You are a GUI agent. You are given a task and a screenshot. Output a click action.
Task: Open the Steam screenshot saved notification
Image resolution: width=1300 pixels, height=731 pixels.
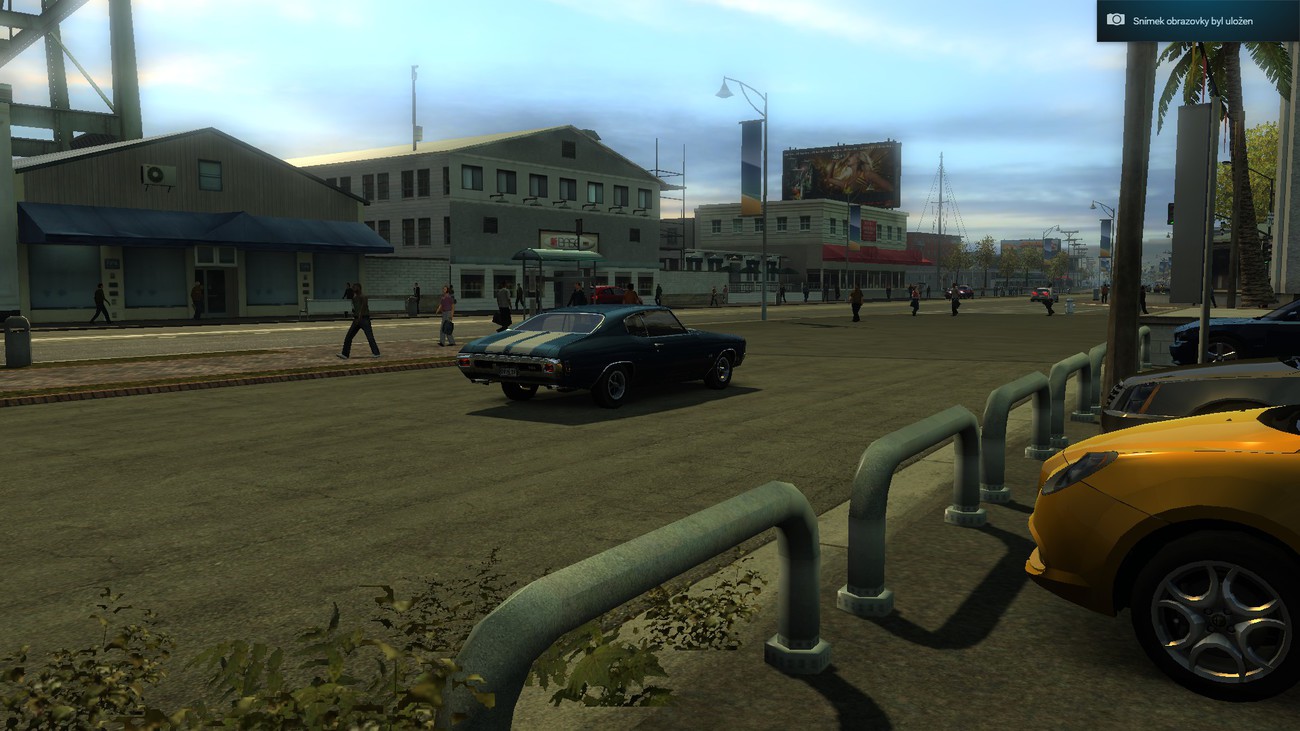(1197, 20)
